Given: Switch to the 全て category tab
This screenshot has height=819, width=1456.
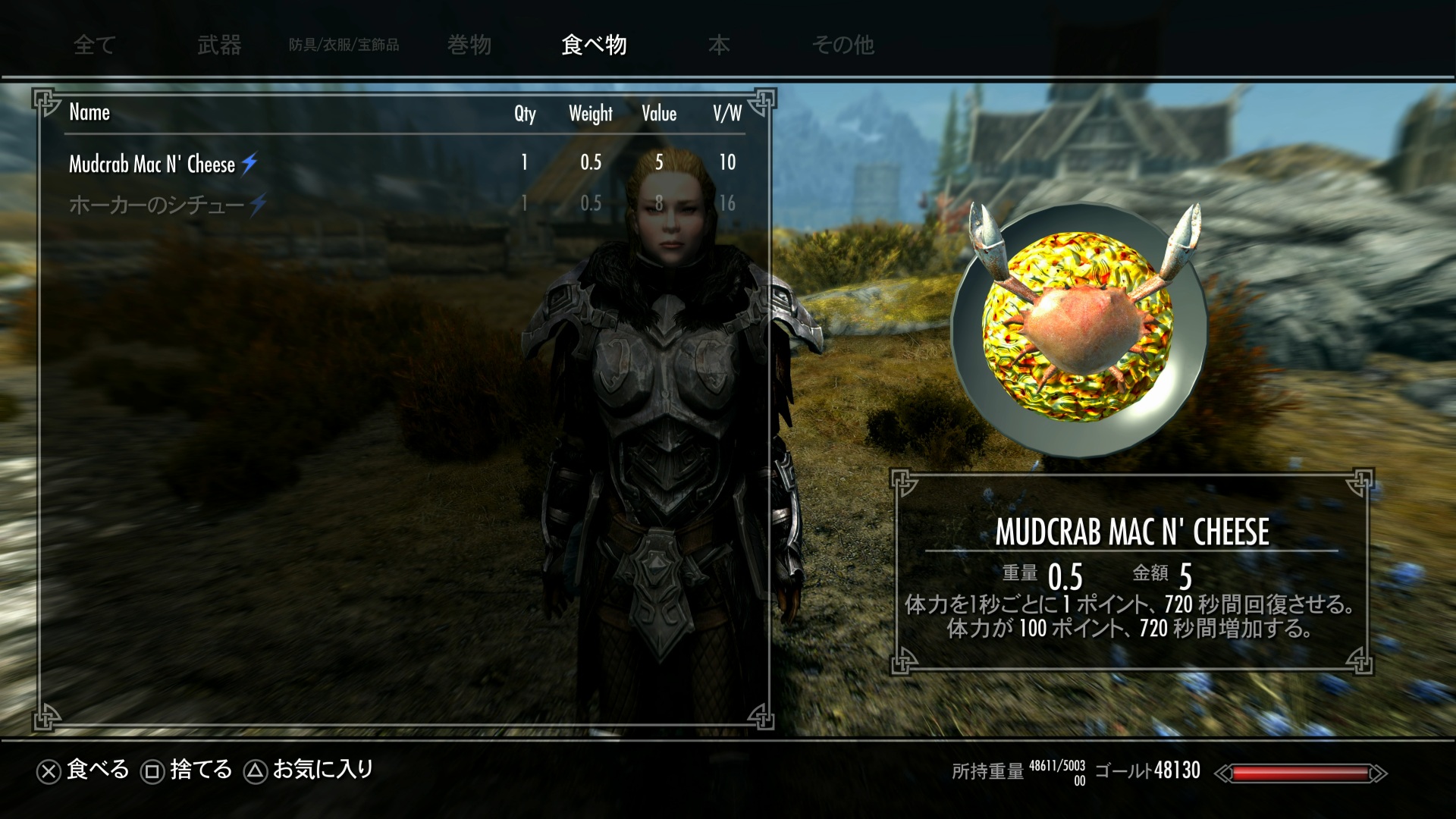Looking at the screenshot, I should (94, 45).
